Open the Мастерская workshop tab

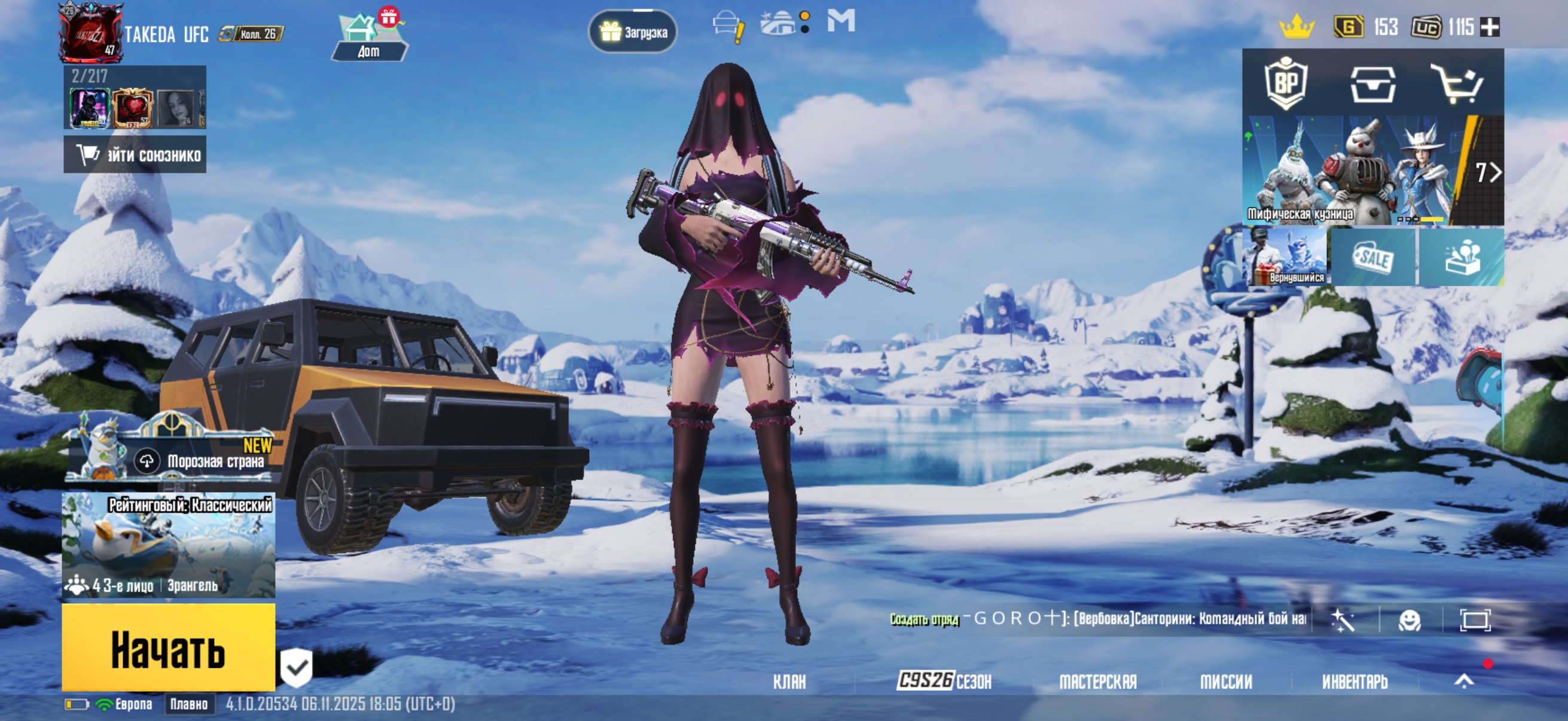[1097, 682]
